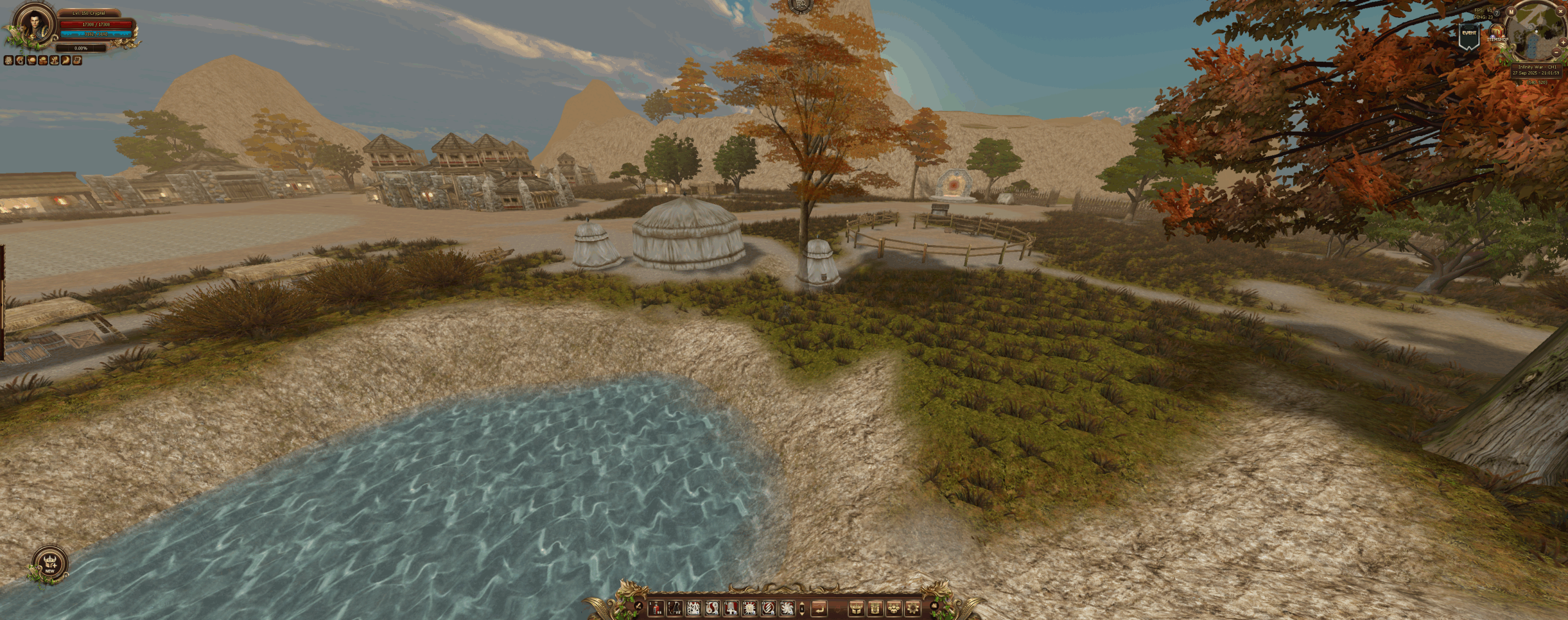This screenshot has height=620, width=1568.
Task: Cast the spinning blades skill
Action: coord(787,608)
